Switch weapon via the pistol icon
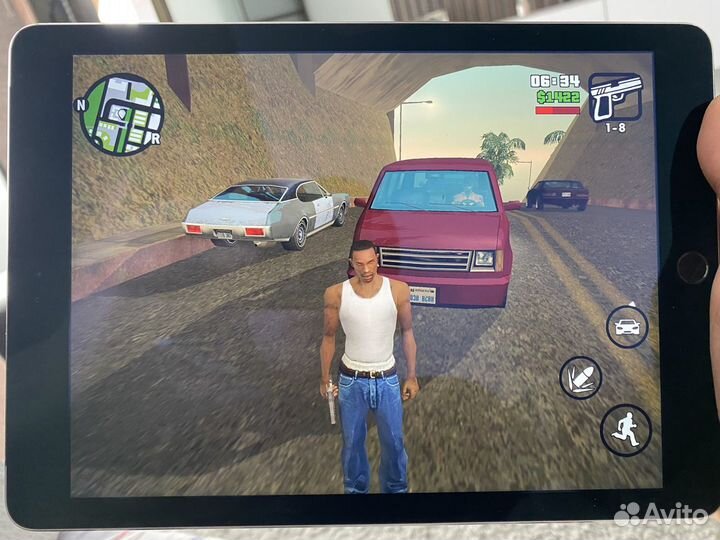The width and height of the screenshot is (720, 540). pyautogui.click(x=614, y=97)
